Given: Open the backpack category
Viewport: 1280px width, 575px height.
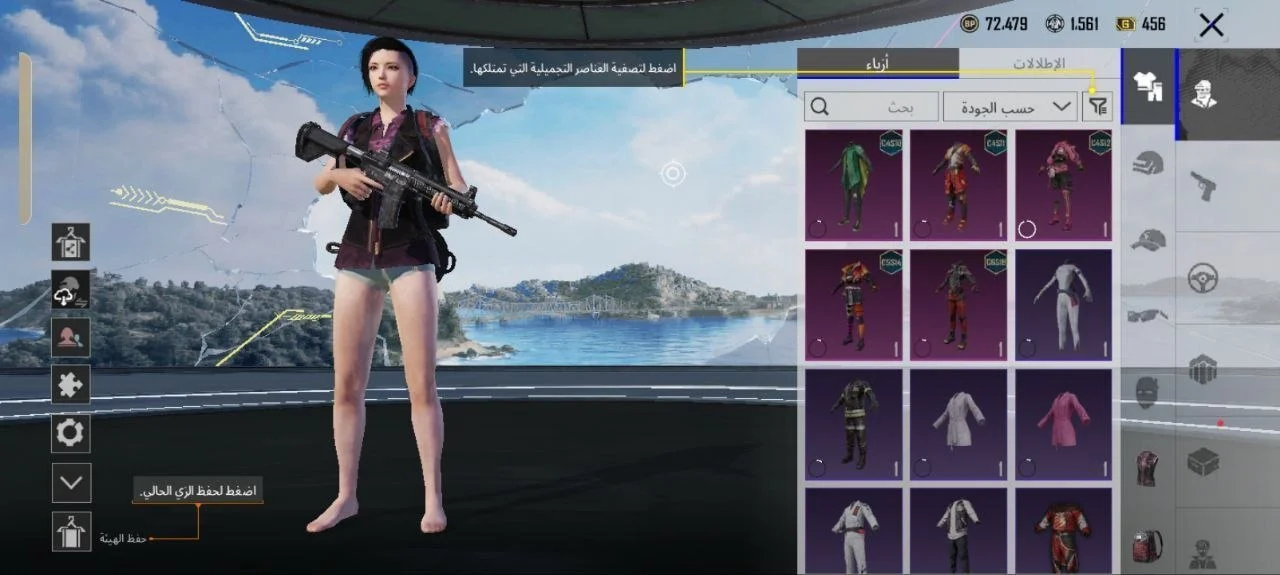Looking at the screenshot, I should (x=1148, y=545).
